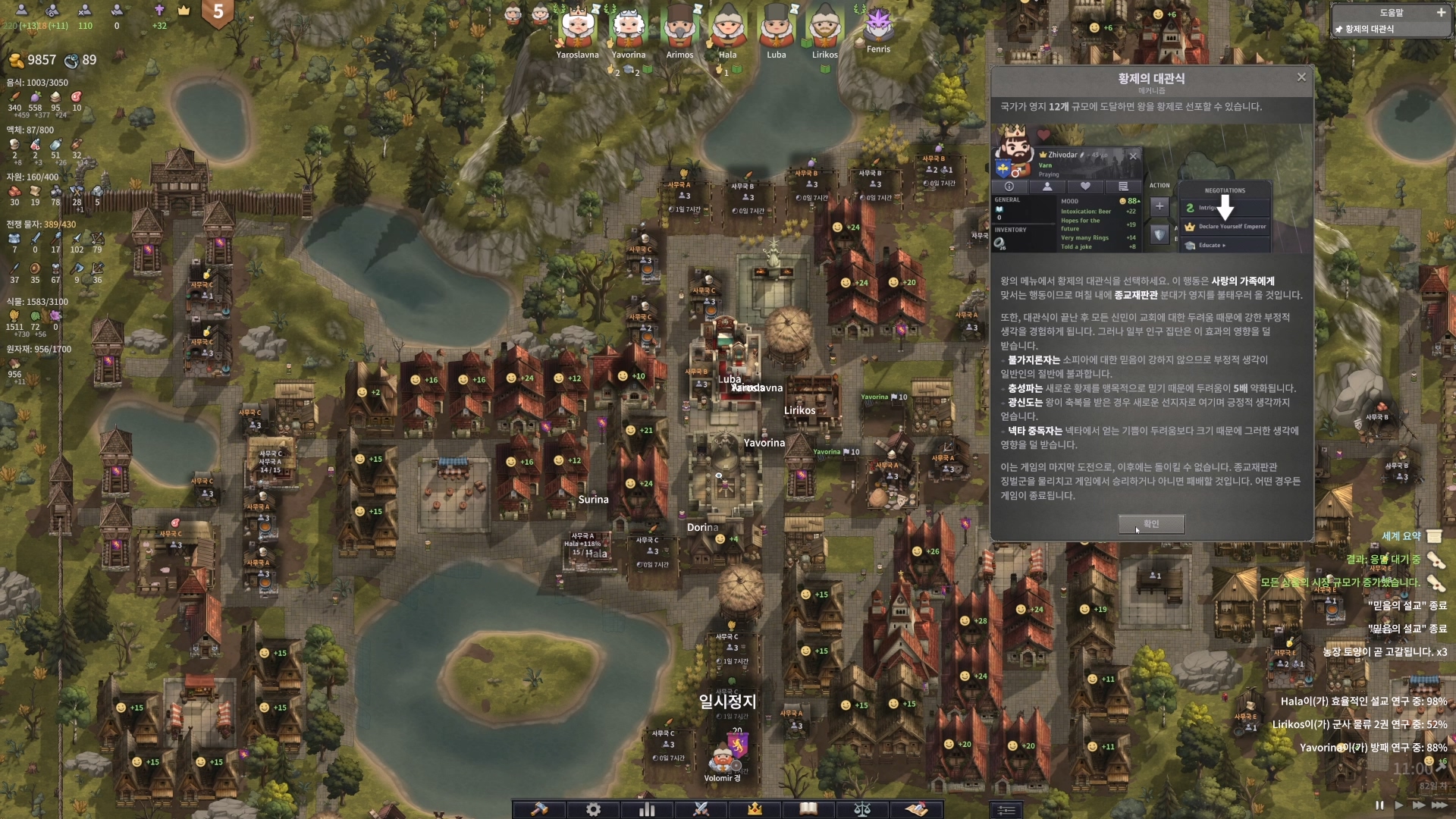Select Yavorina's portrait
The image size is (1456, 819).
point(629,27)
